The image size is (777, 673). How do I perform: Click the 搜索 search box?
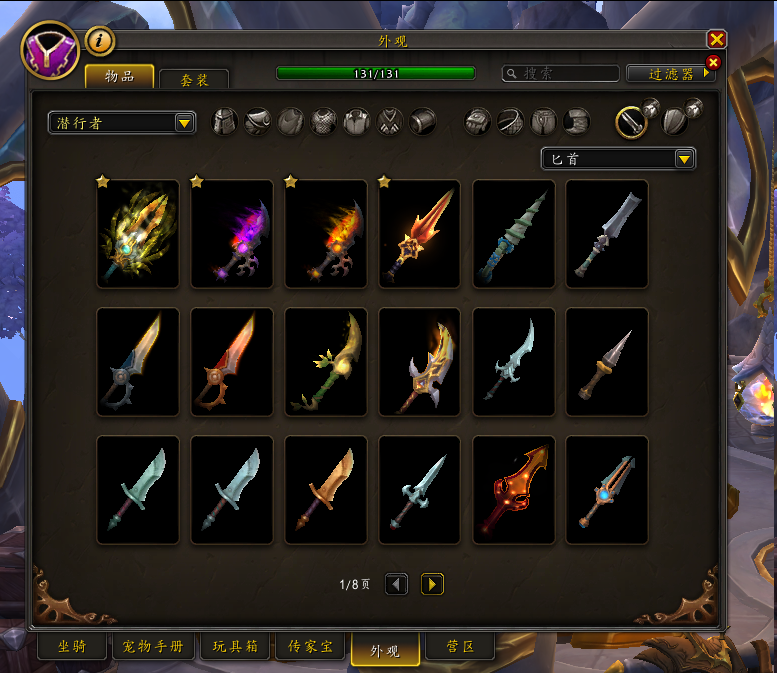pos(561,73)
